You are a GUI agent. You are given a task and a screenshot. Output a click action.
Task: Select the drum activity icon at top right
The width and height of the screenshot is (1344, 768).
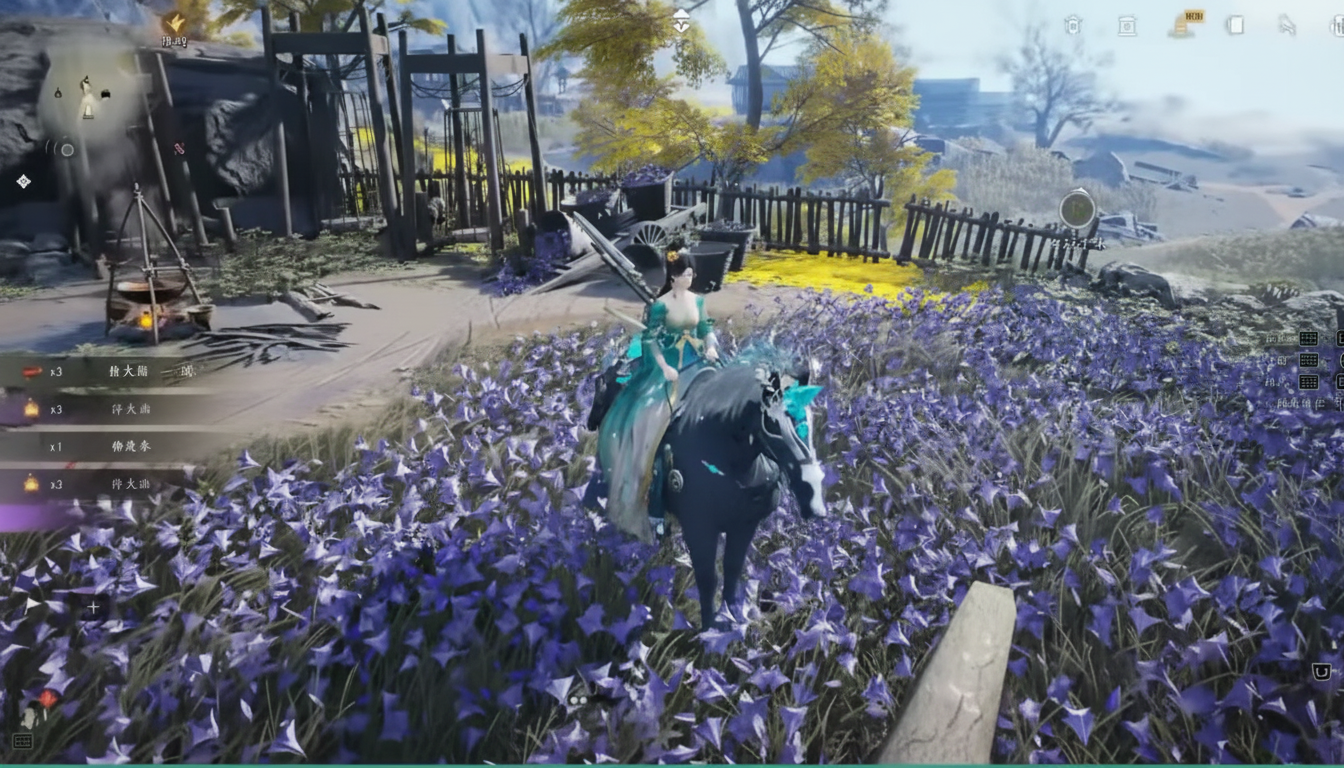click(1128, 26)
